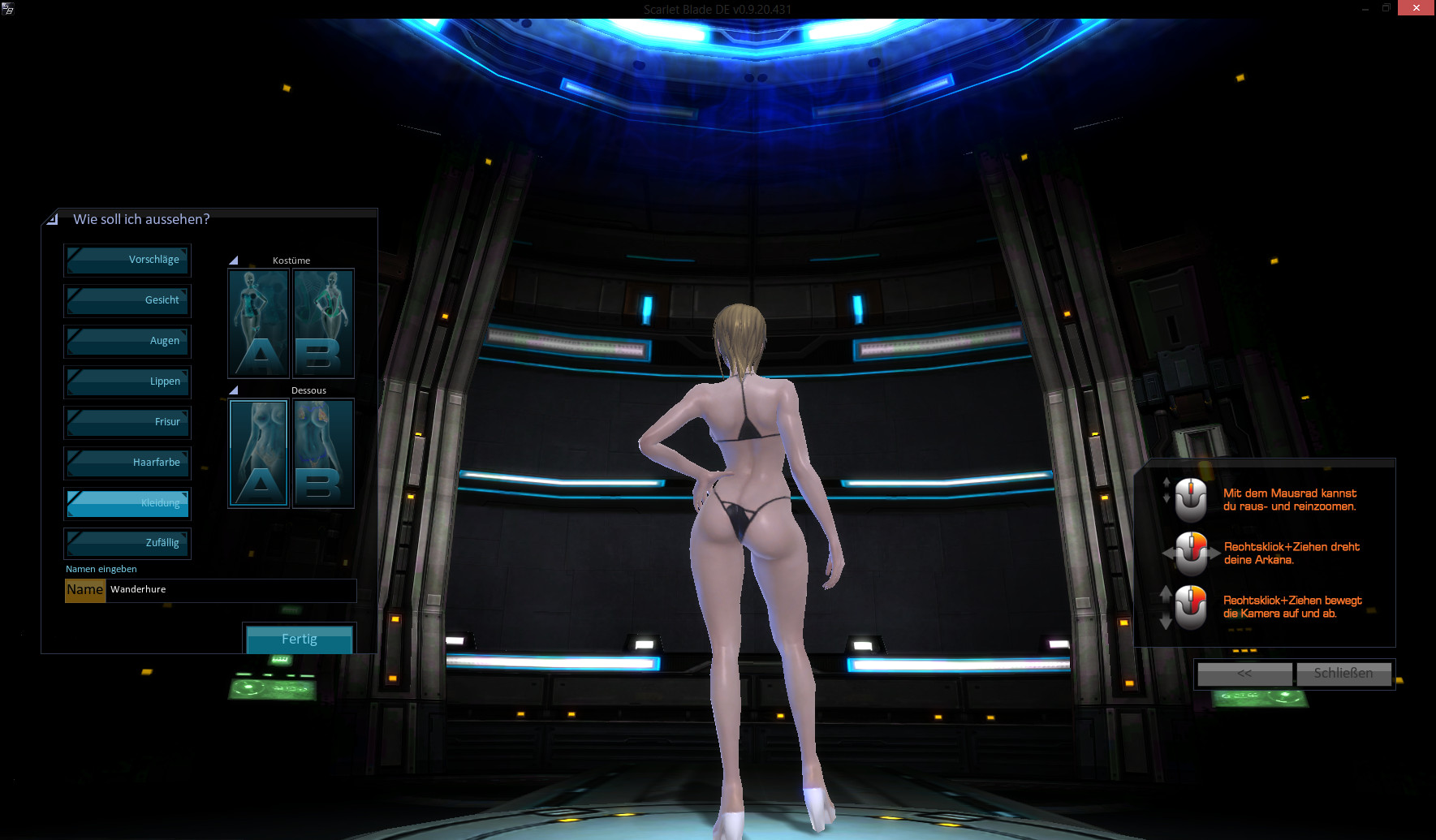Click the character name input field
Image resolution: width=1436 pixels, height=840 pixels.
coord(231,590)
